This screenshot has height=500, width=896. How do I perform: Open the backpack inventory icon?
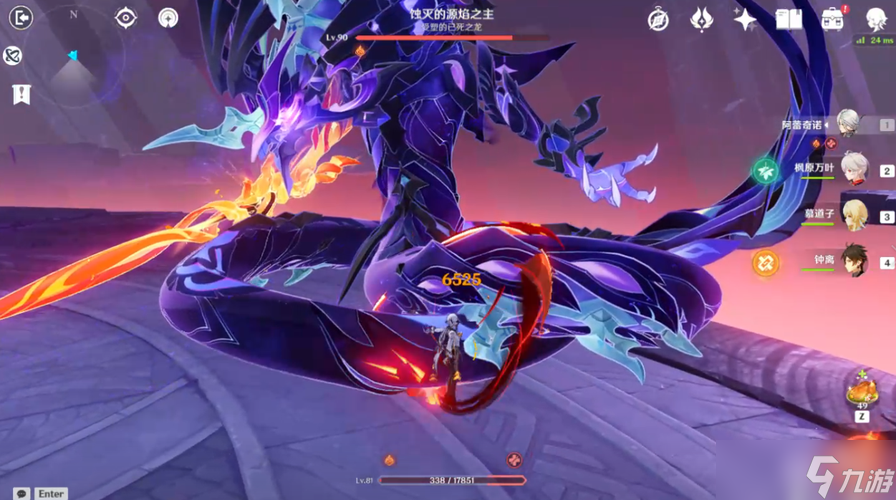tap(832, 19)
